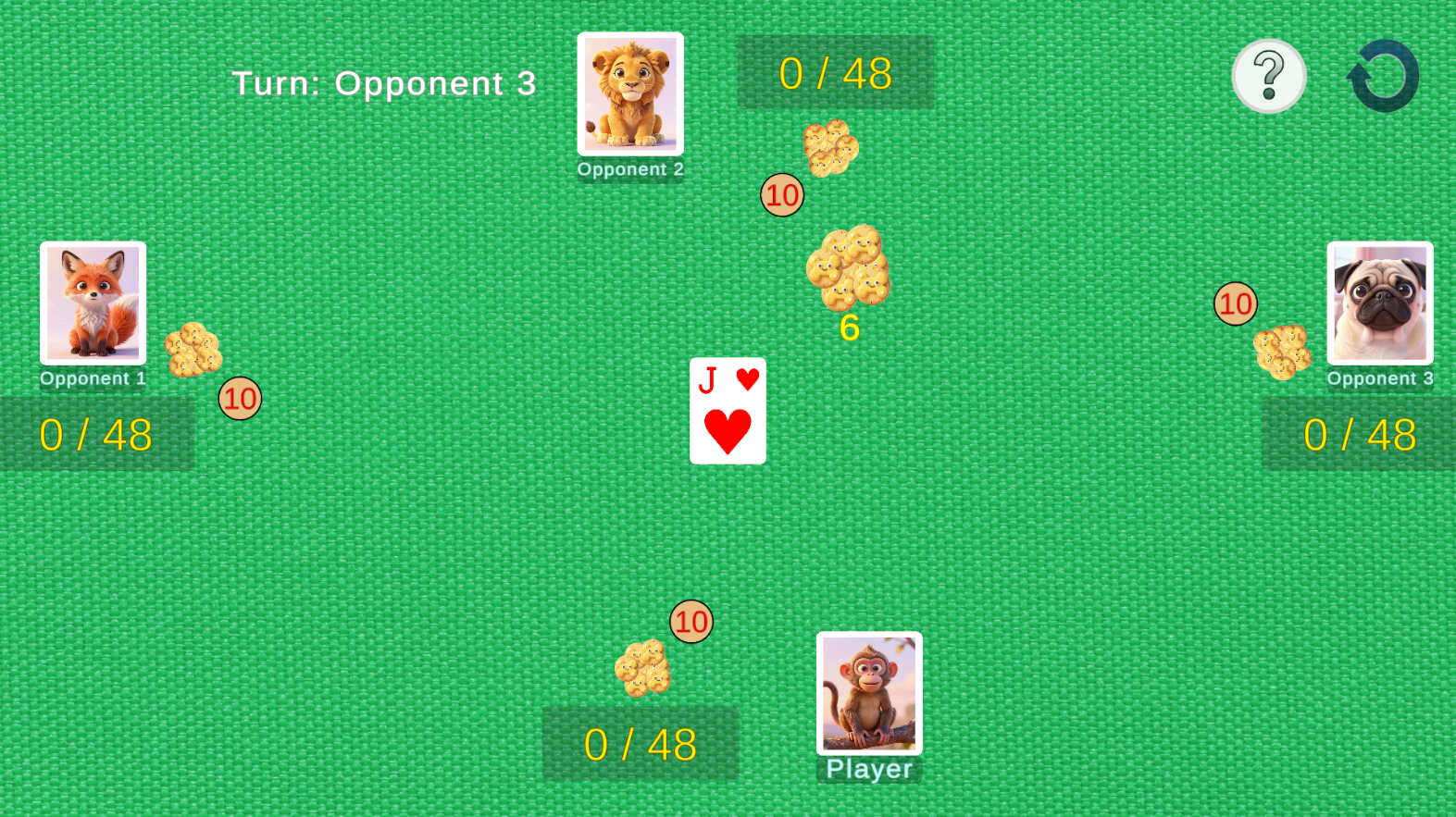Select the Jack of Hearts card
This screenshot has width=1456, height=817.
(728, 411)
